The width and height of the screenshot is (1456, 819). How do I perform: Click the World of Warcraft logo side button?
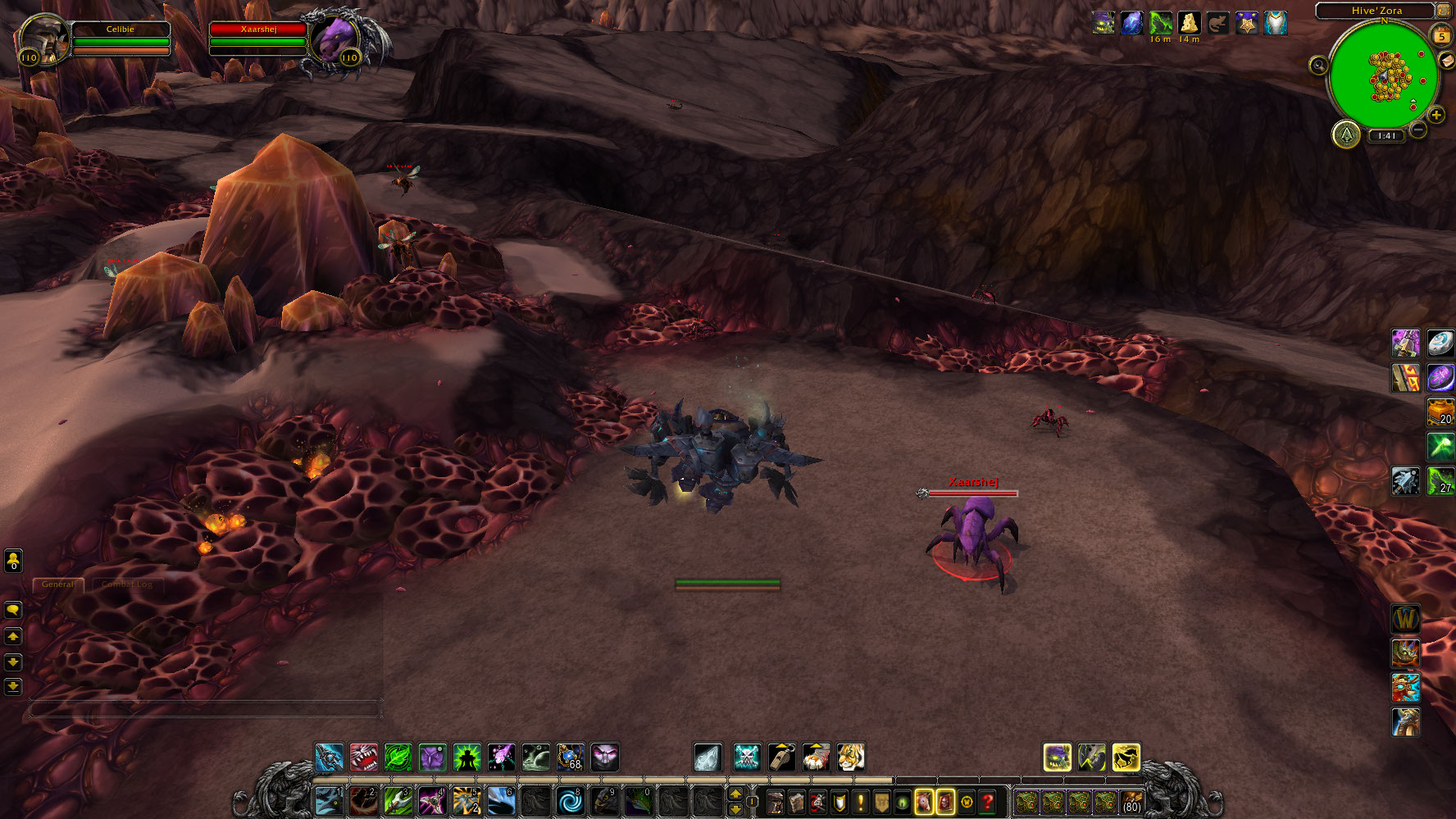1405,618
